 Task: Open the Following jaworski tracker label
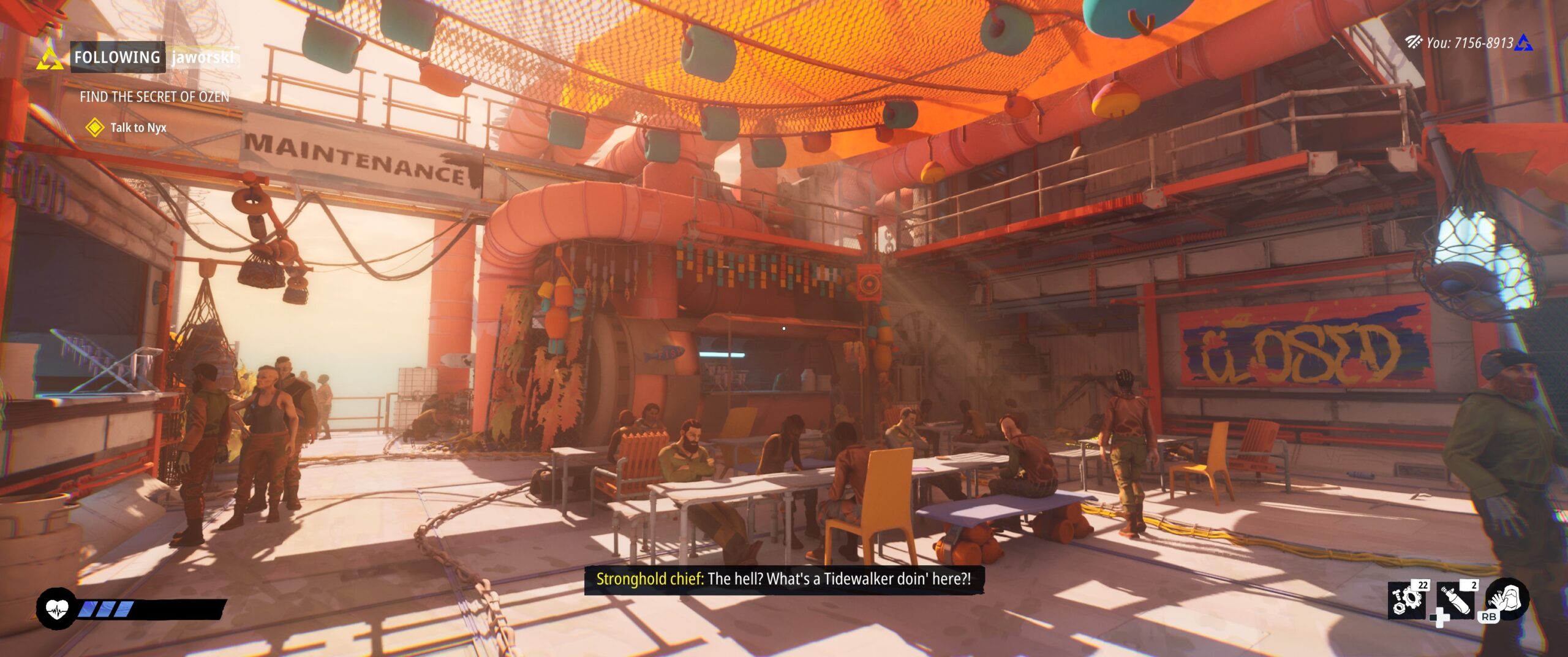point(154,58)
